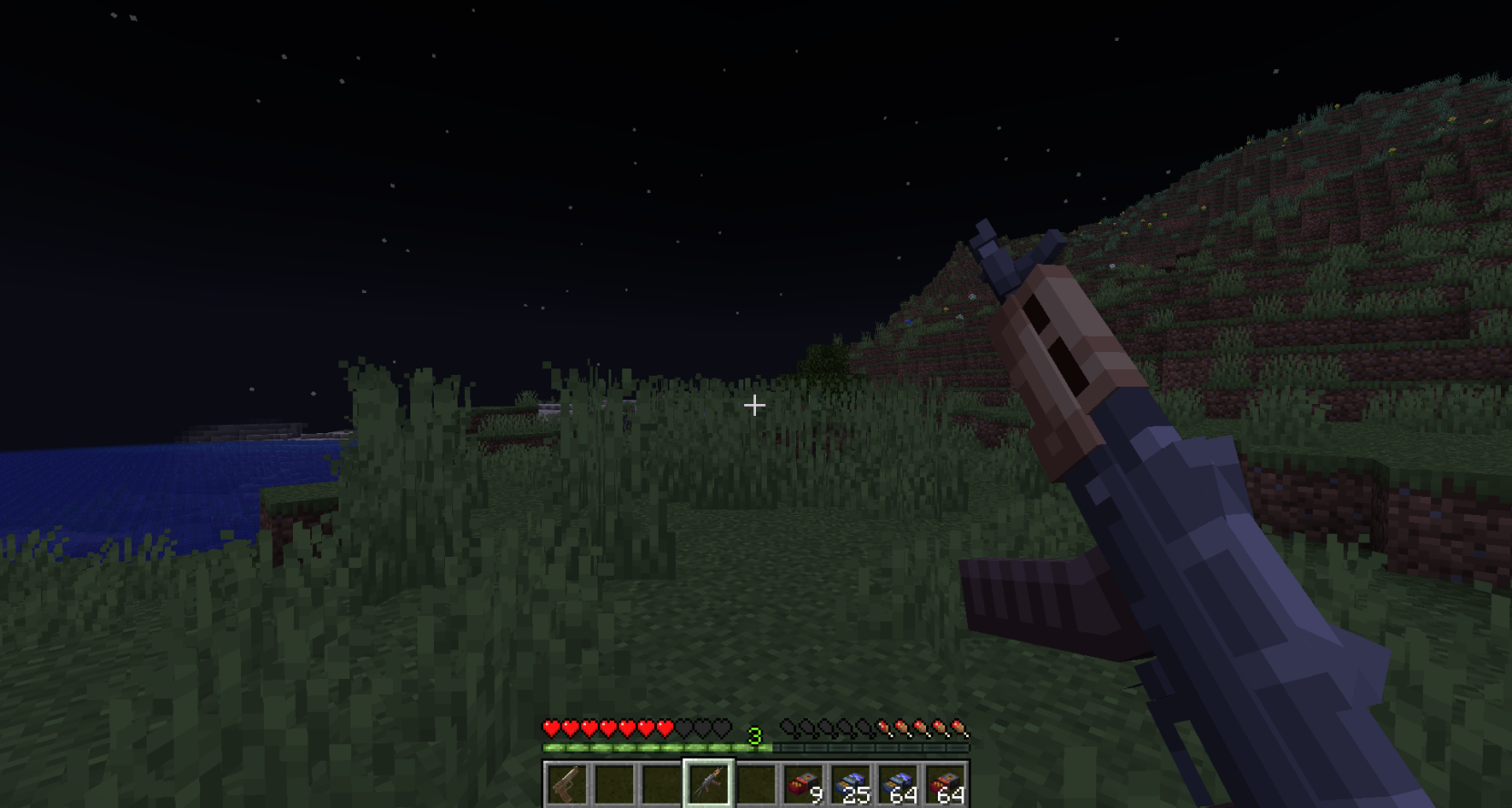Screen dimensions: 1512x808
Task: Click a depleted hunger icon near the XP counter
Action: 787,729
